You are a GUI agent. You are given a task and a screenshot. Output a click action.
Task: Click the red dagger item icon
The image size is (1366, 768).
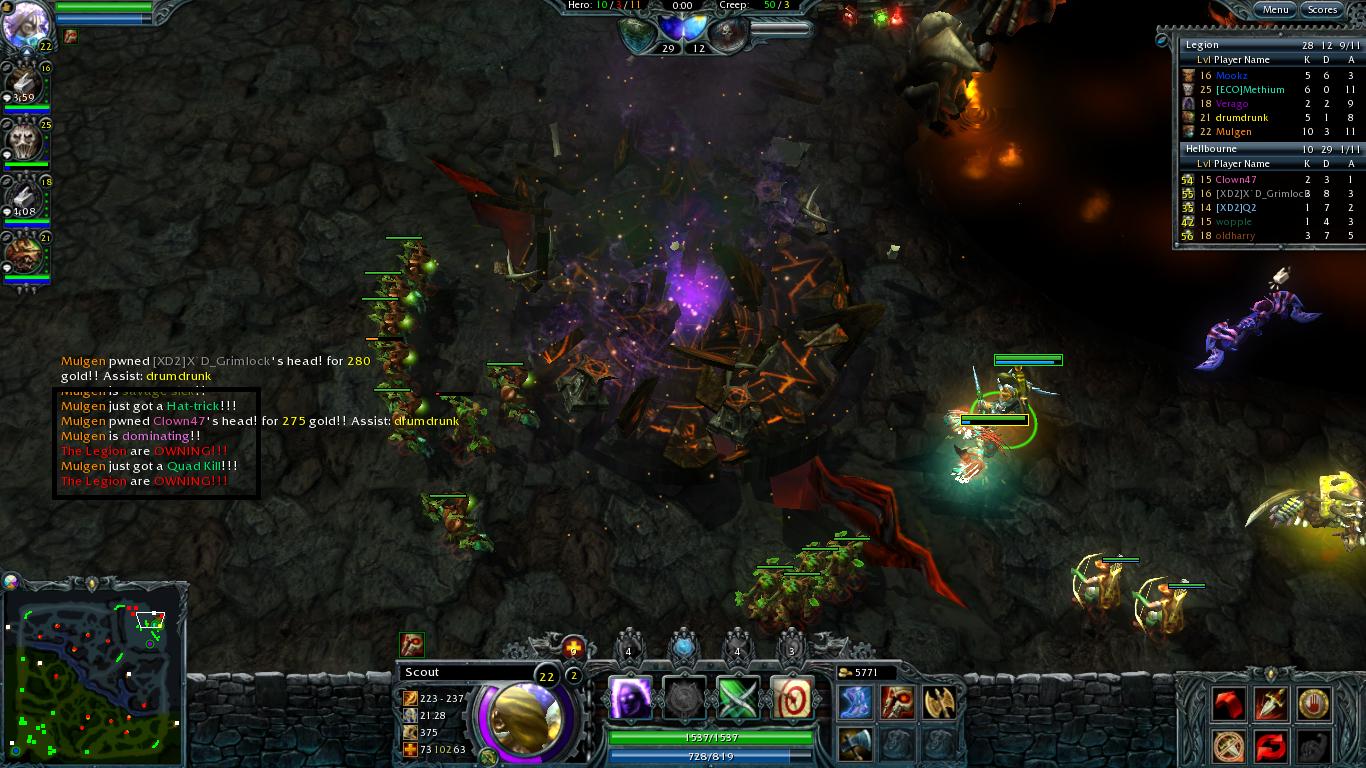click(1271, 704)
